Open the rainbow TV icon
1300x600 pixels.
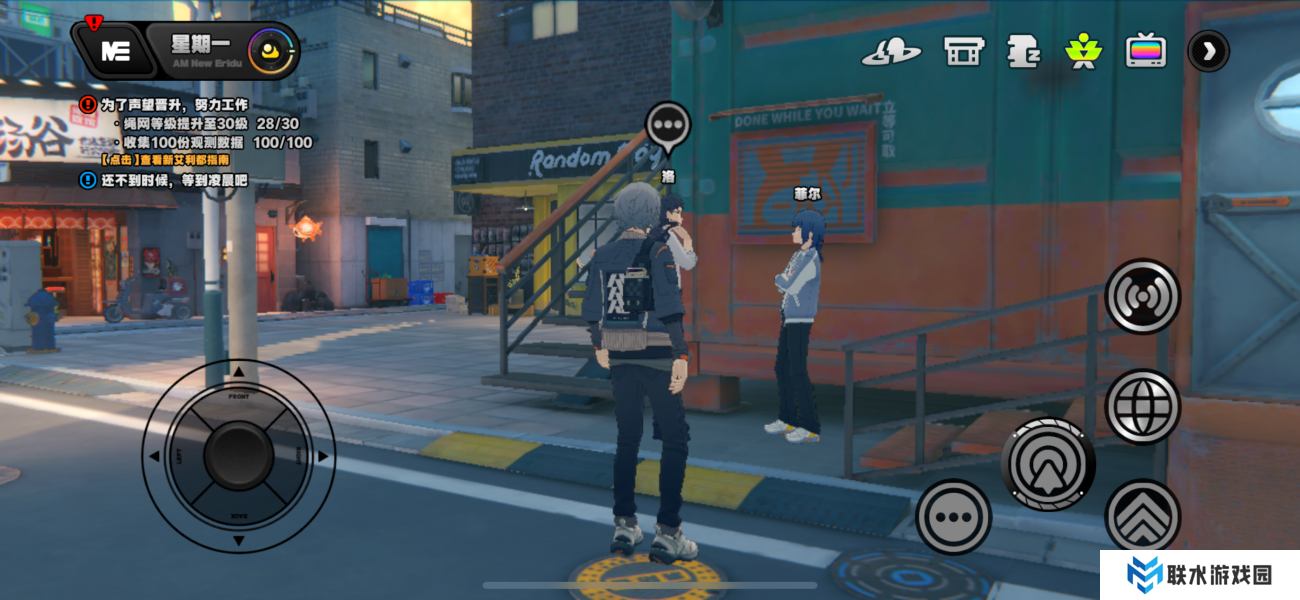pyautogui.click(x=1145, y=51)
